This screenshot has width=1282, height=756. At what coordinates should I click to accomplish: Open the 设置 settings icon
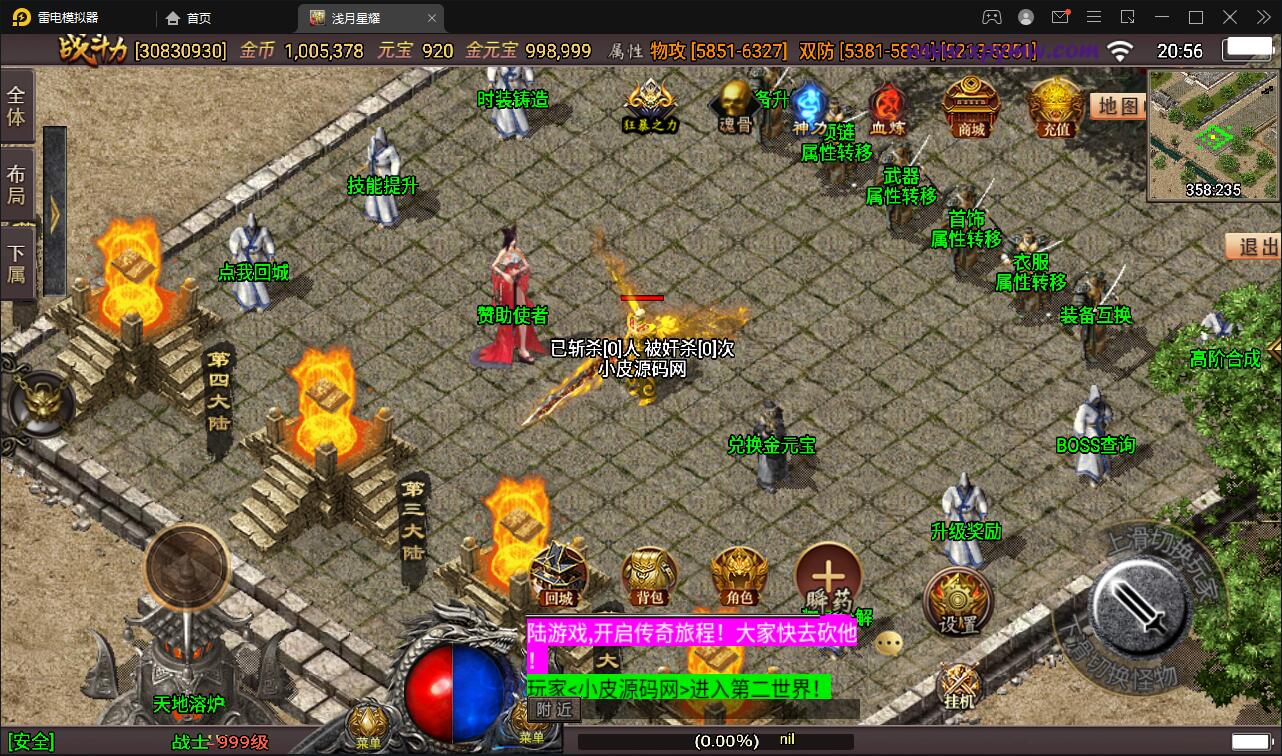tap(957, 601)
